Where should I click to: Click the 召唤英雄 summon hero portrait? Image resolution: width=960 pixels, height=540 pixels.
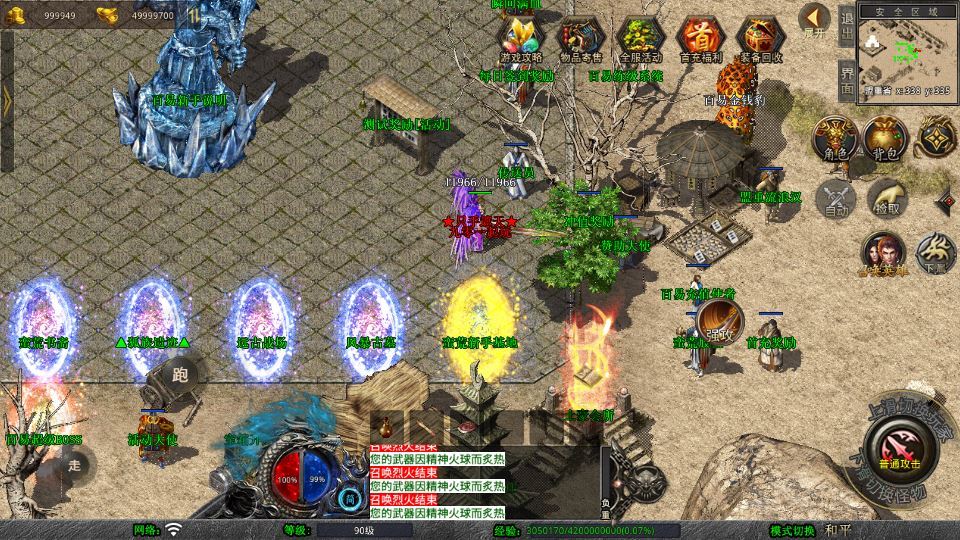coord(882,254)
